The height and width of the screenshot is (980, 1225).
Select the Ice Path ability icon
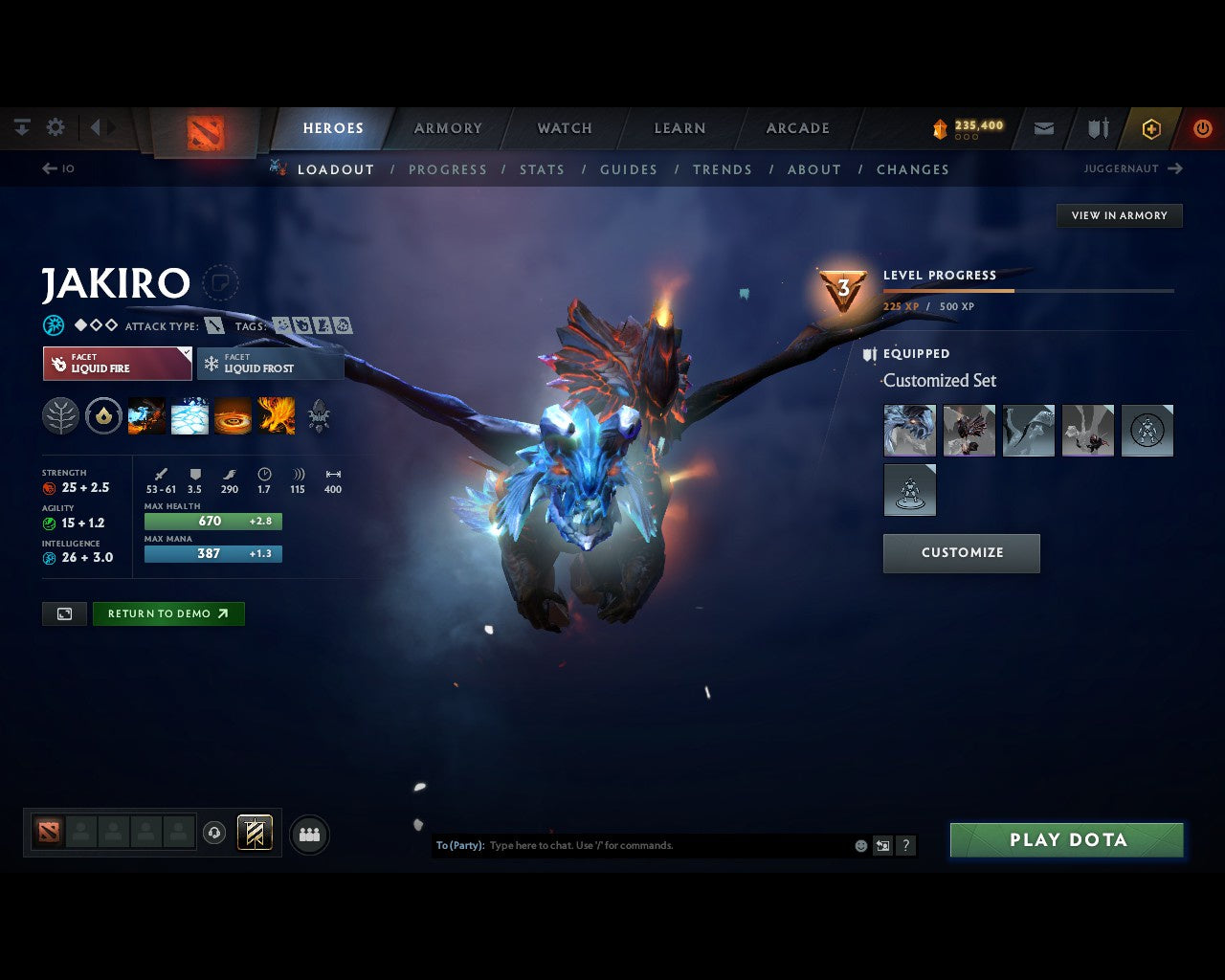[x=189, y=415]
